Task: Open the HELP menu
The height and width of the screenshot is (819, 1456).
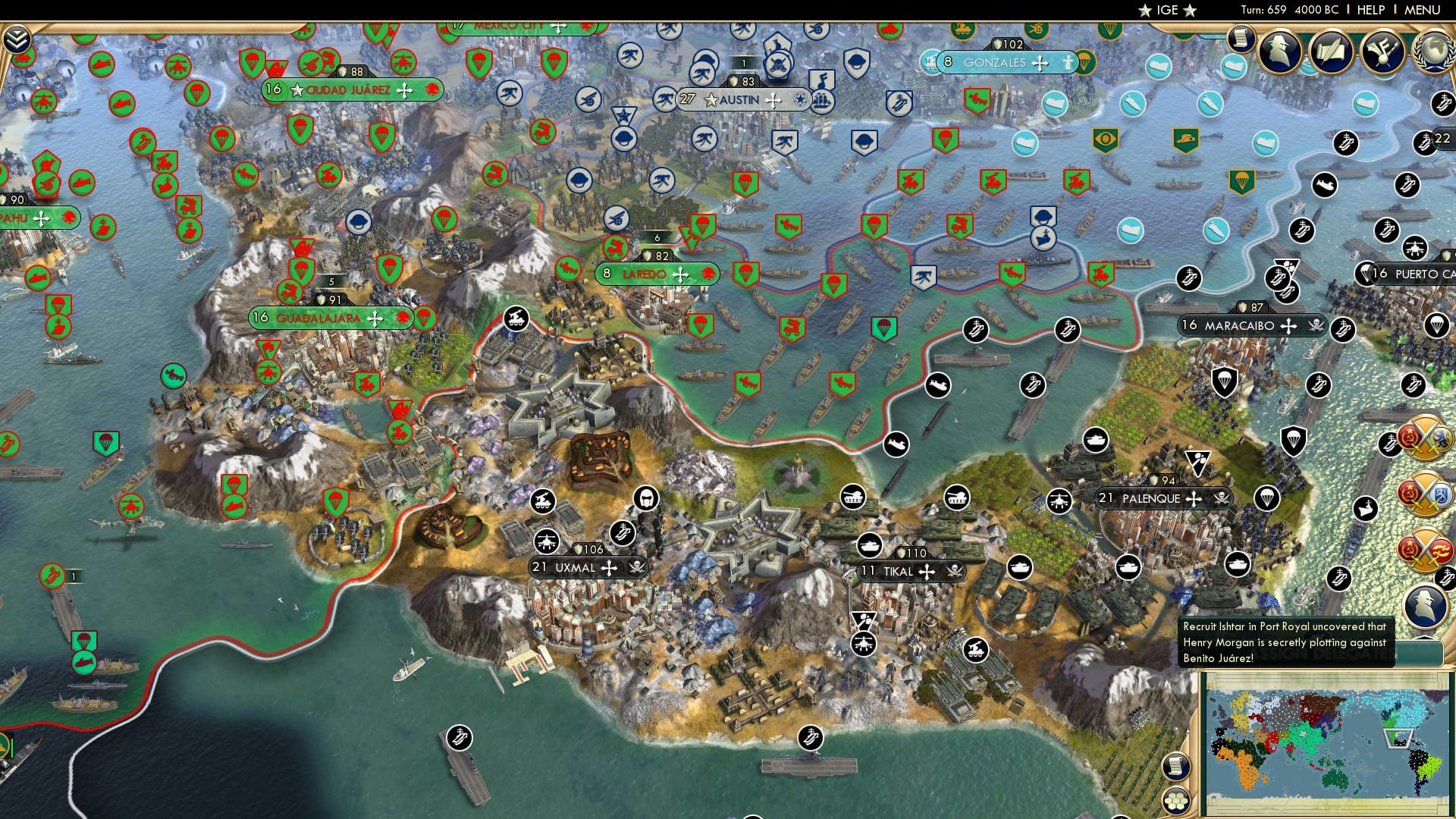Action: (1370, 9)
